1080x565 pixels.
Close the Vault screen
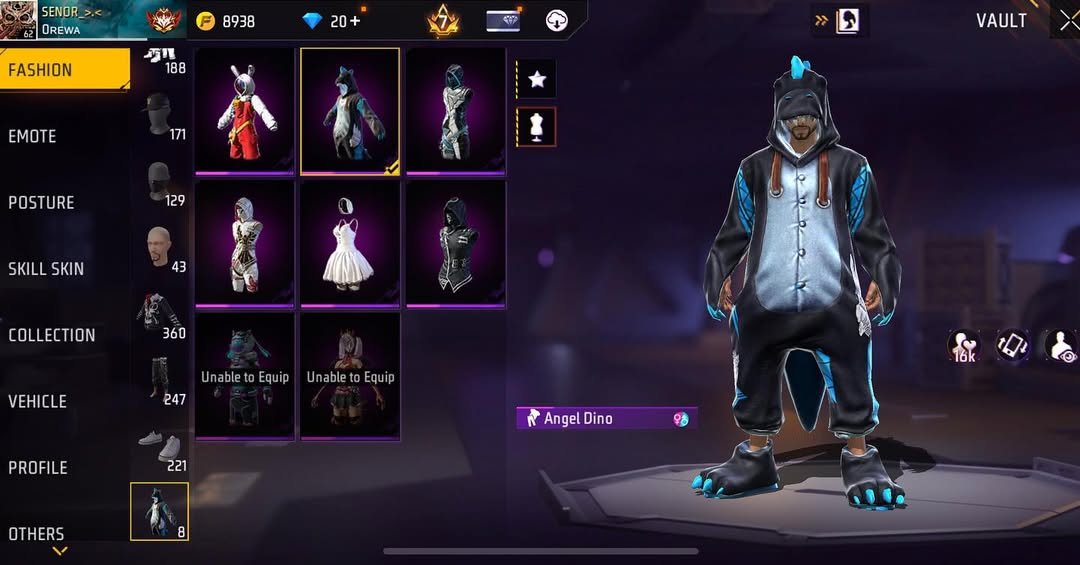[1067, 21]
